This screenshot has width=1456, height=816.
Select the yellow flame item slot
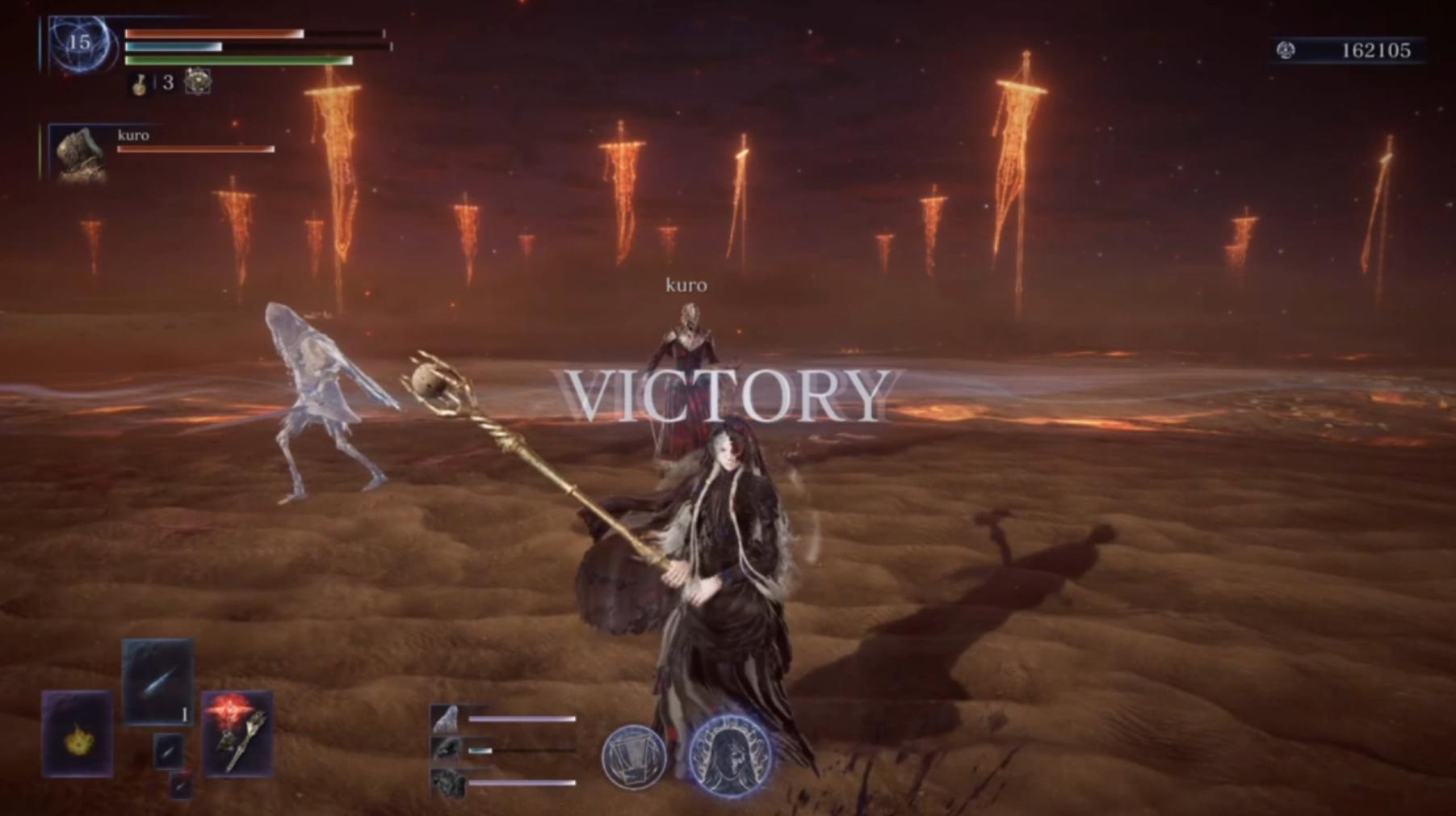click(78, 734)
